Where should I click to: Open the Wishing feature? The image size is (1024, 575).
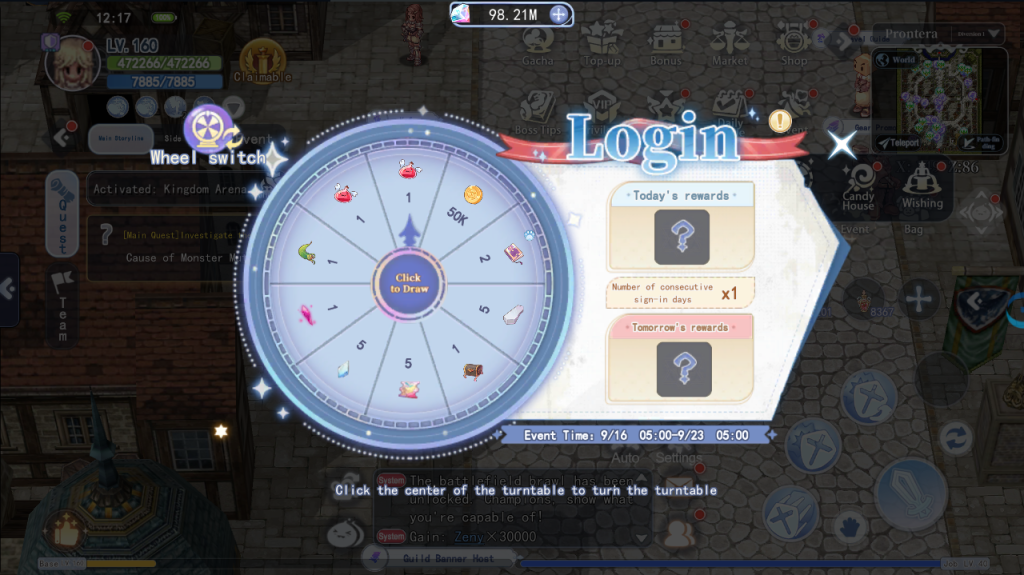coord(921,186)
